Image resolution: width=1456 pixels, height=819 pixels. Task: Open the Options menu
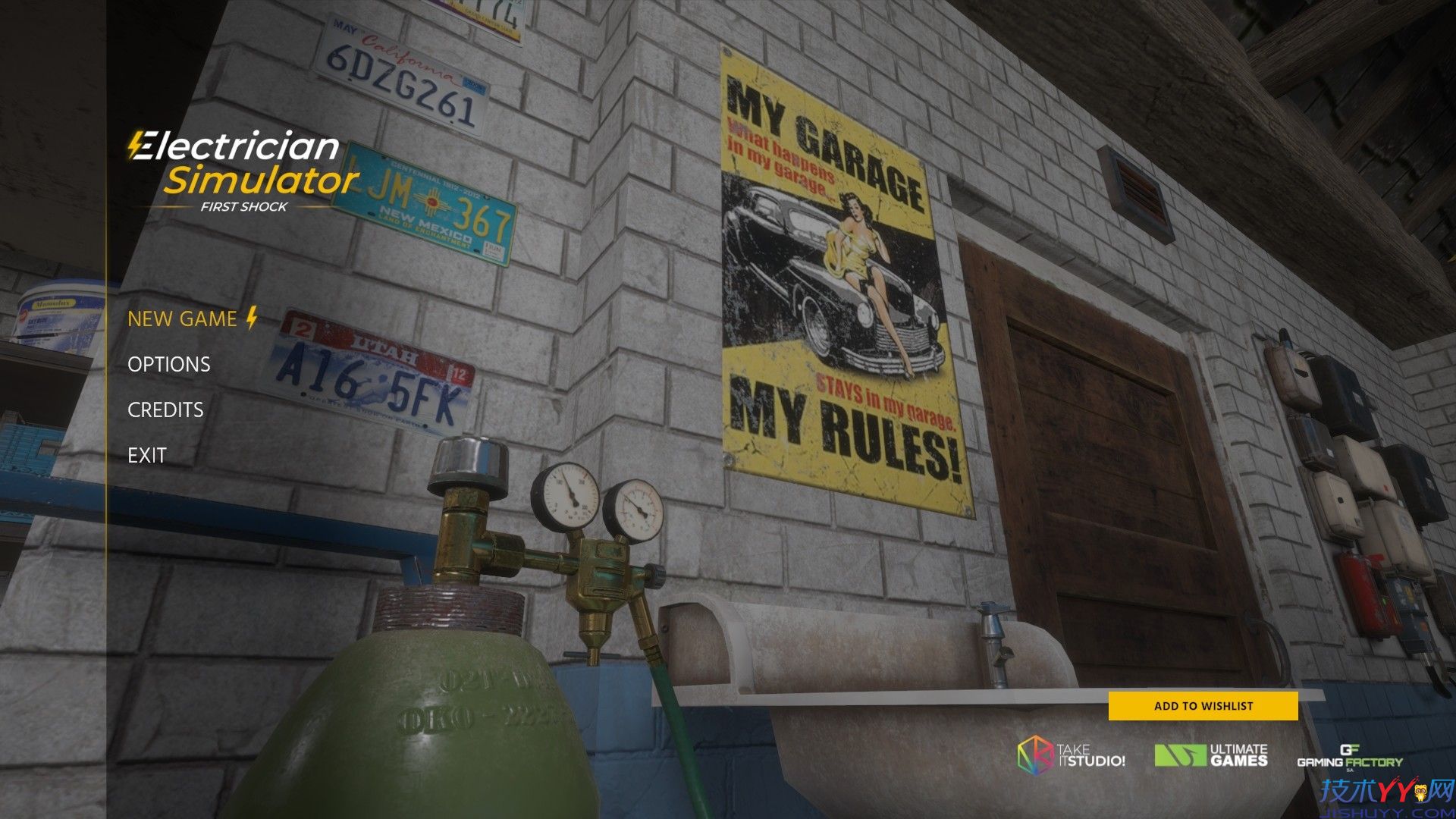pyautogui.click(x=169, y=365)
